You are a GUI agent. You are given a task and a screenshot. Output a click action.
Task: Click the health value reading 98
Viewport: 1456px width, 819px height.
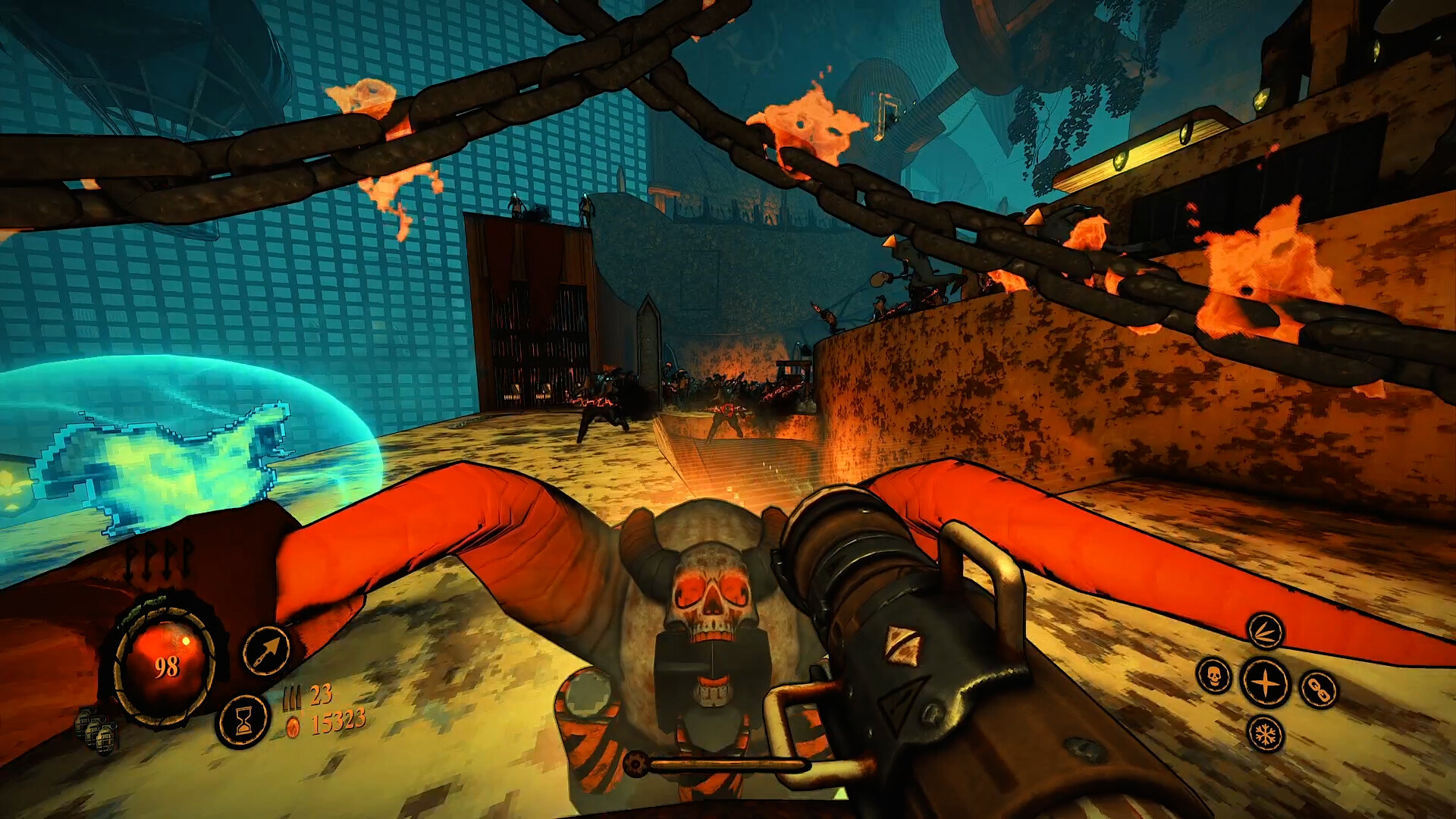167,665
